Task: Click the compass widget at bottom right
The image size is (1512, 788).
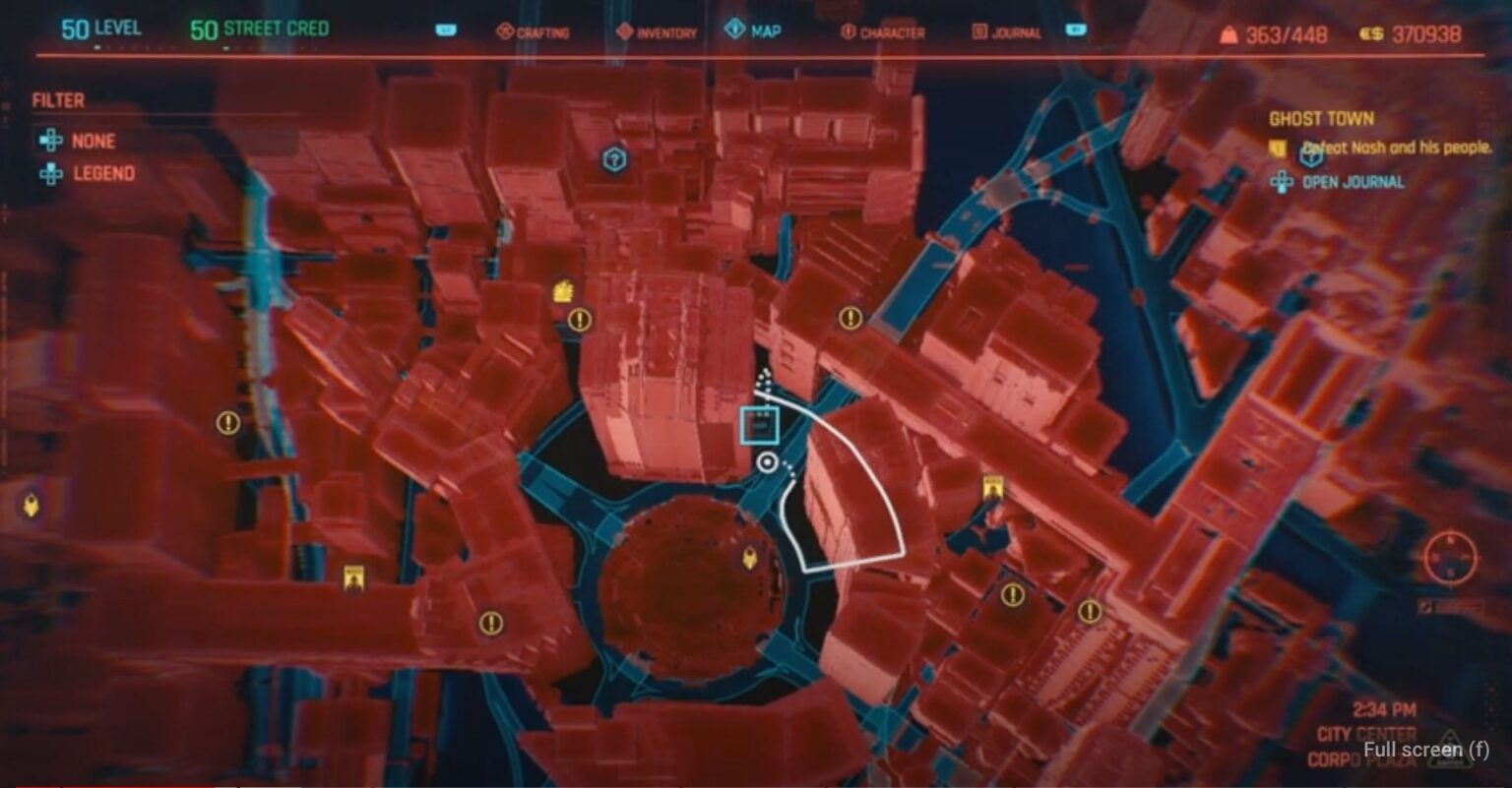Action: click(1450, 558)
